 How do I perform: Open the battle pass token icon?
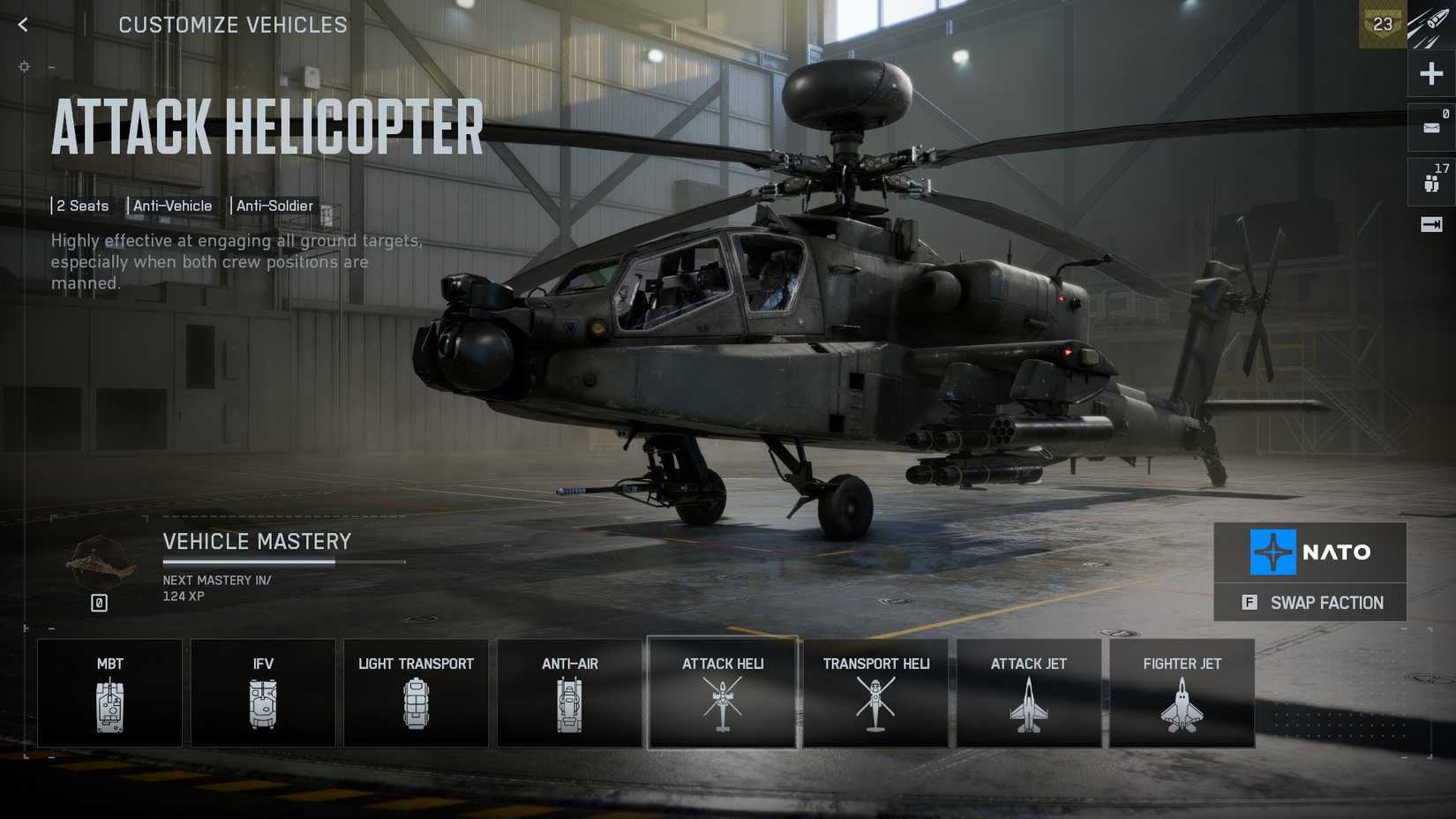(1382, 25)
